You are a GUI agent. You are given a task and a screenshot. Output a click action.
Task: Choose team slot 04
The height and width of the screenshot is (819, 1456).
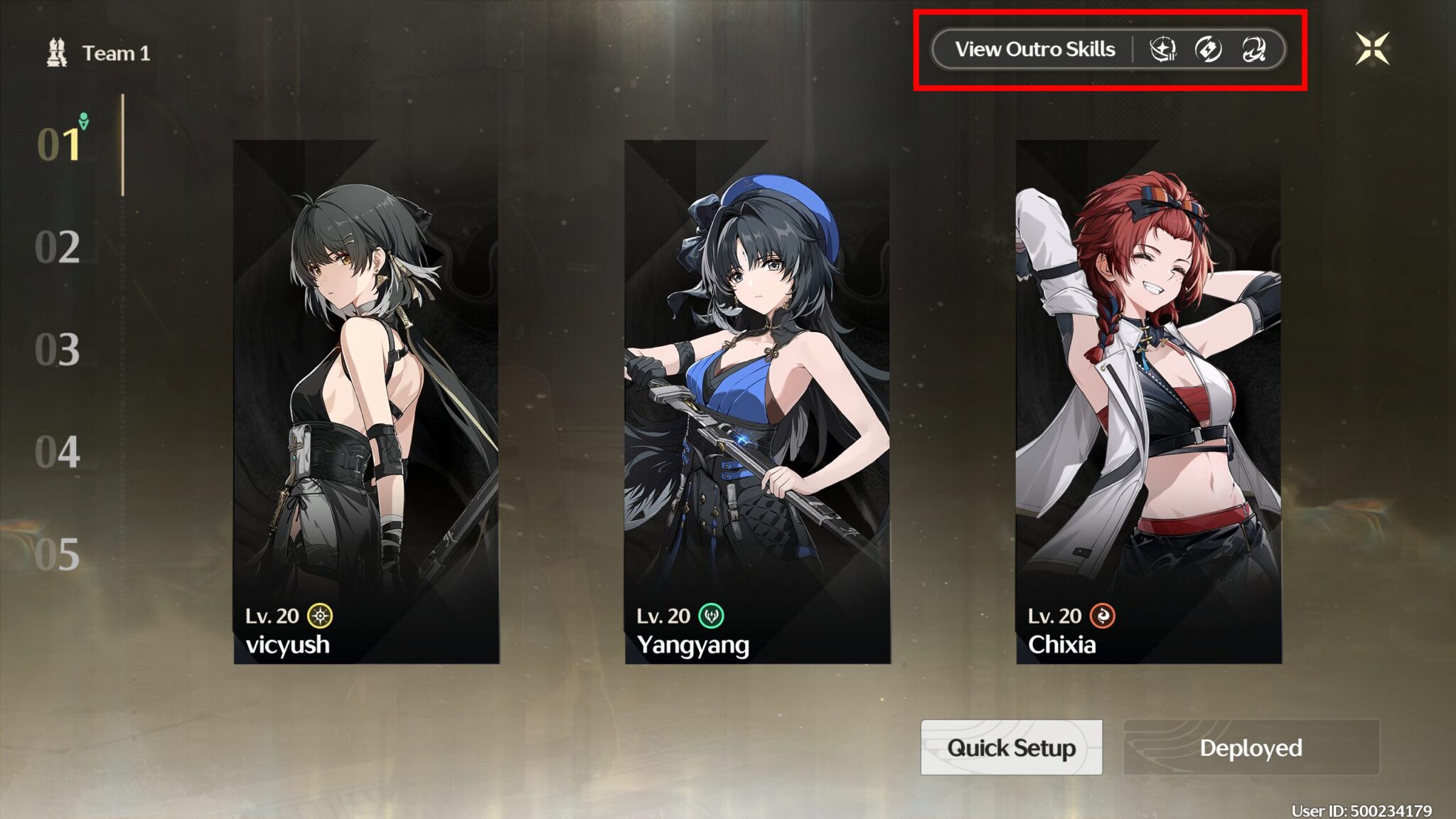tap(58, 452)
